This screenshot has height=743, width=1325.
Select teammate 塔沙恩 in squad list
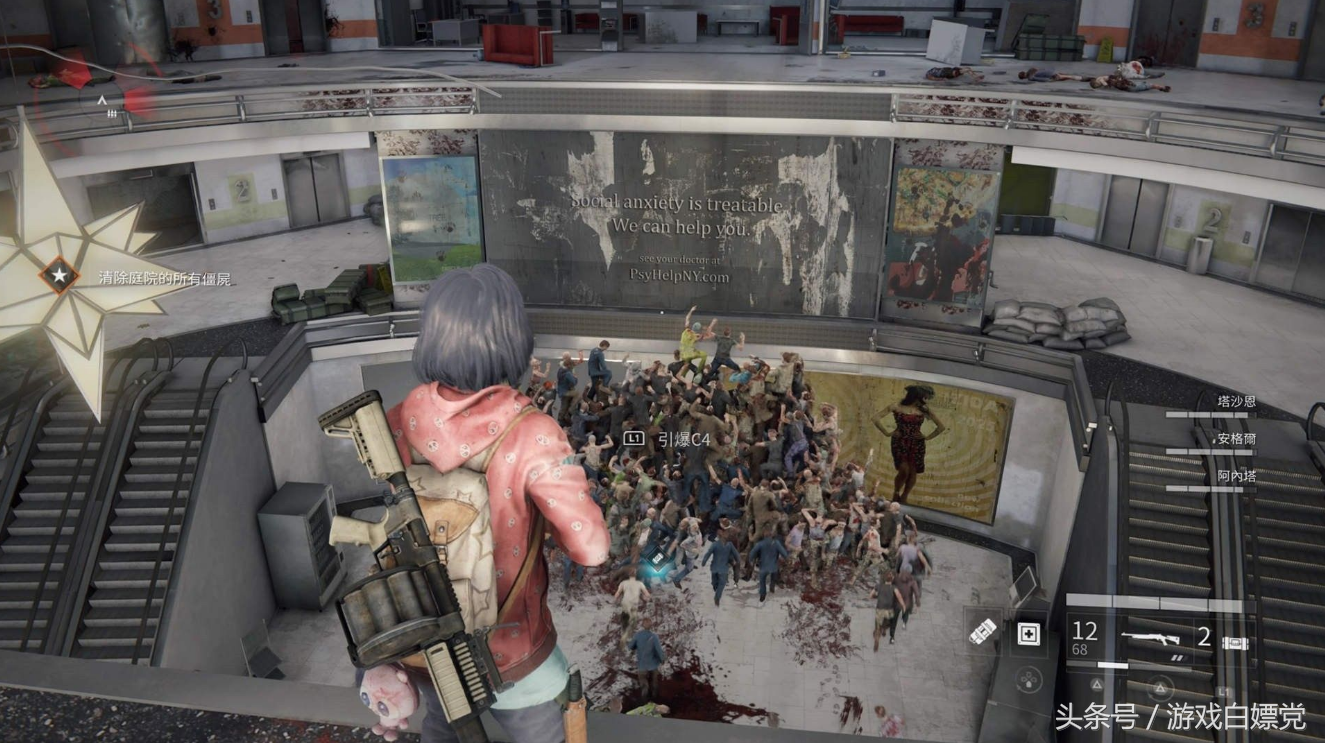(1235, 399)
